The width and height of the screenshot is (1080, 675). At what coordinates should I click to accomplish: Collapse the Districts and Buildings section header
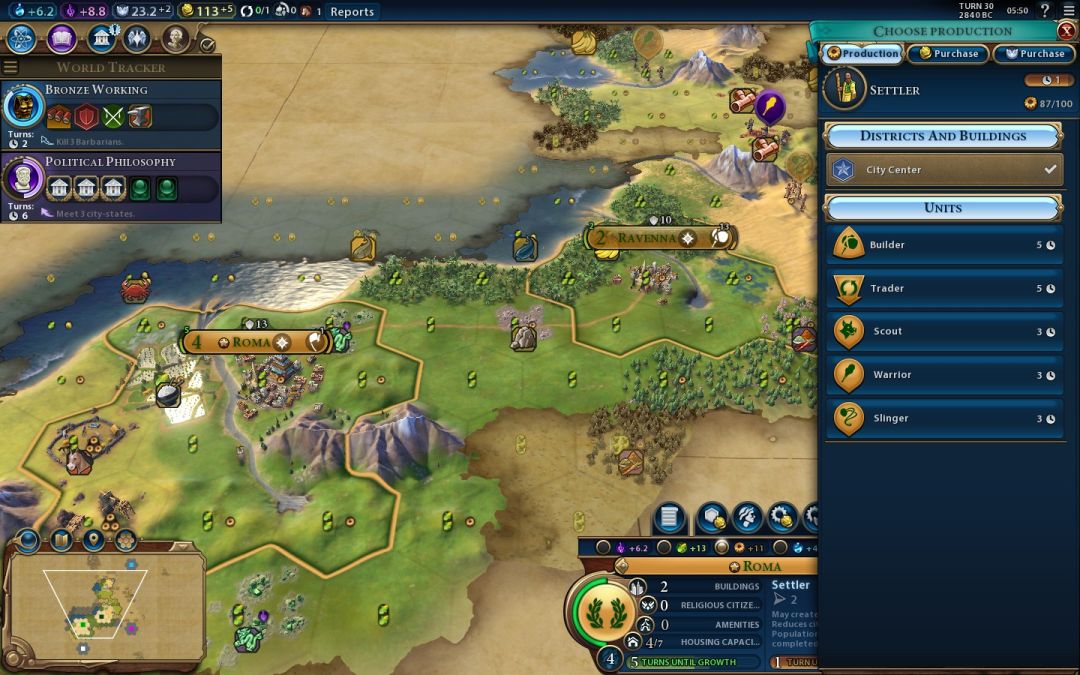943,136
